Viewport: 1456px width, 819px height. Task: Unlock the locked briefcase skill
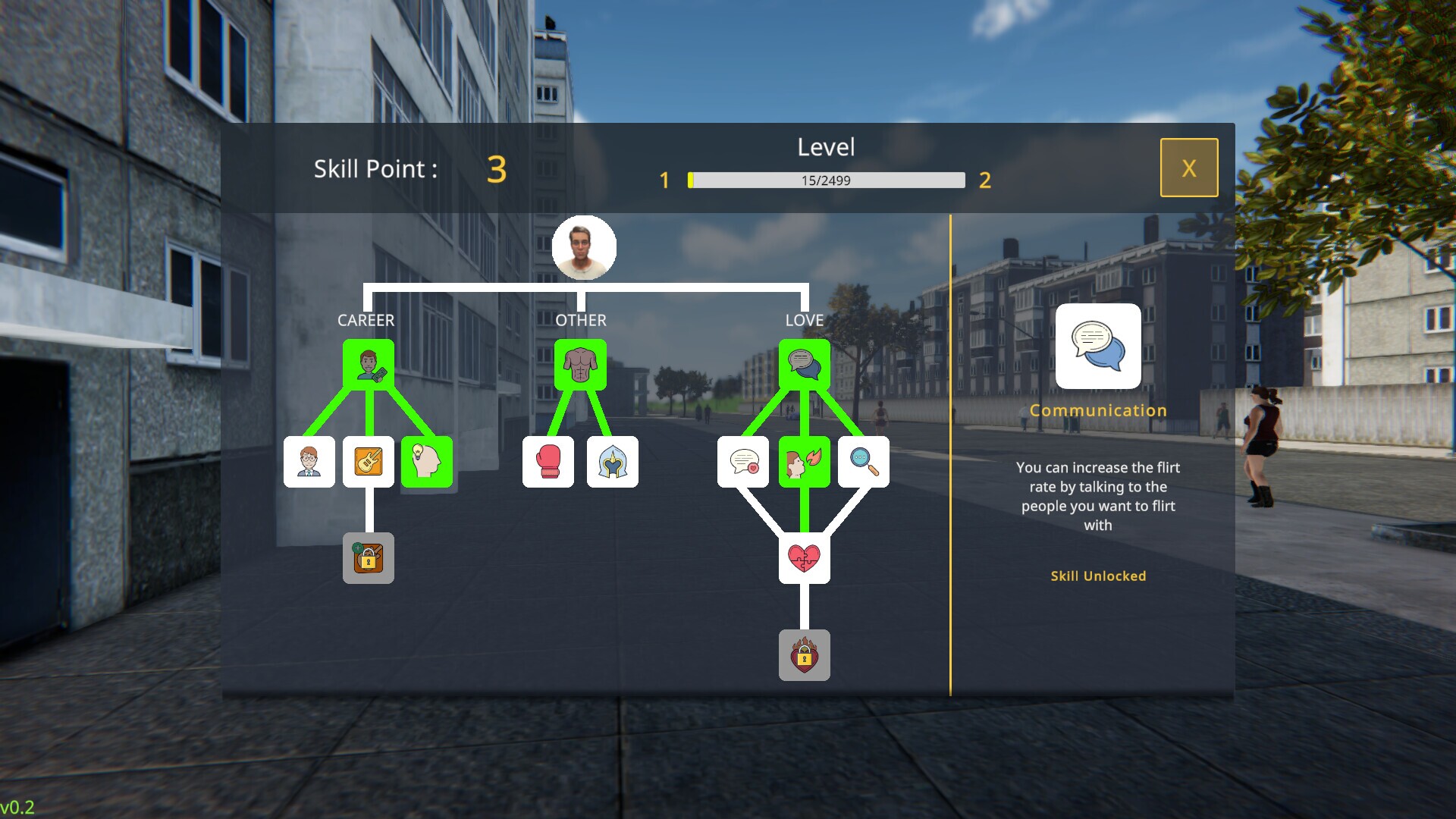pos(369,557)
